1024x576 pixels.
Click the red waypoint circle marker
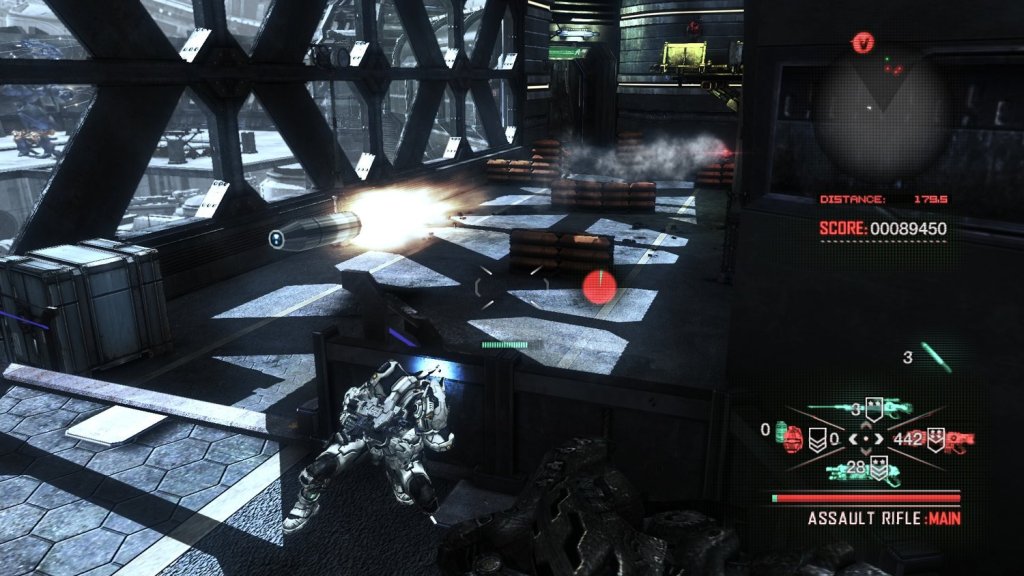[598, 287]
